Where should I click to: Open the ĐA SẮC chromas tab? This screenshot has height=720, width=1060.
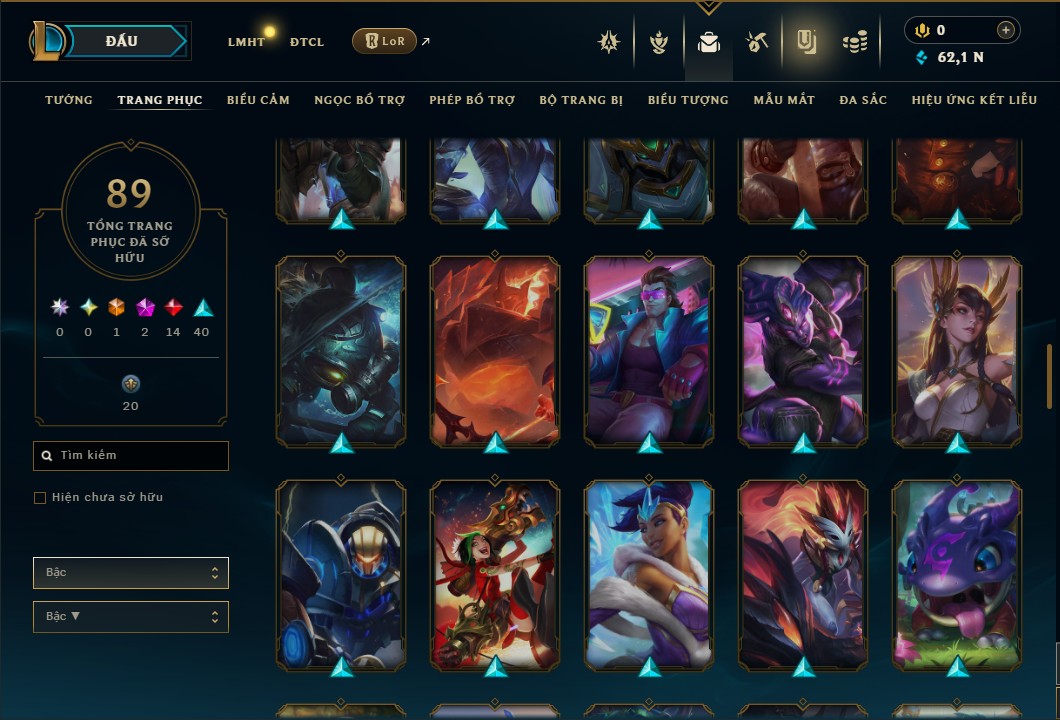tap(863, 100)
